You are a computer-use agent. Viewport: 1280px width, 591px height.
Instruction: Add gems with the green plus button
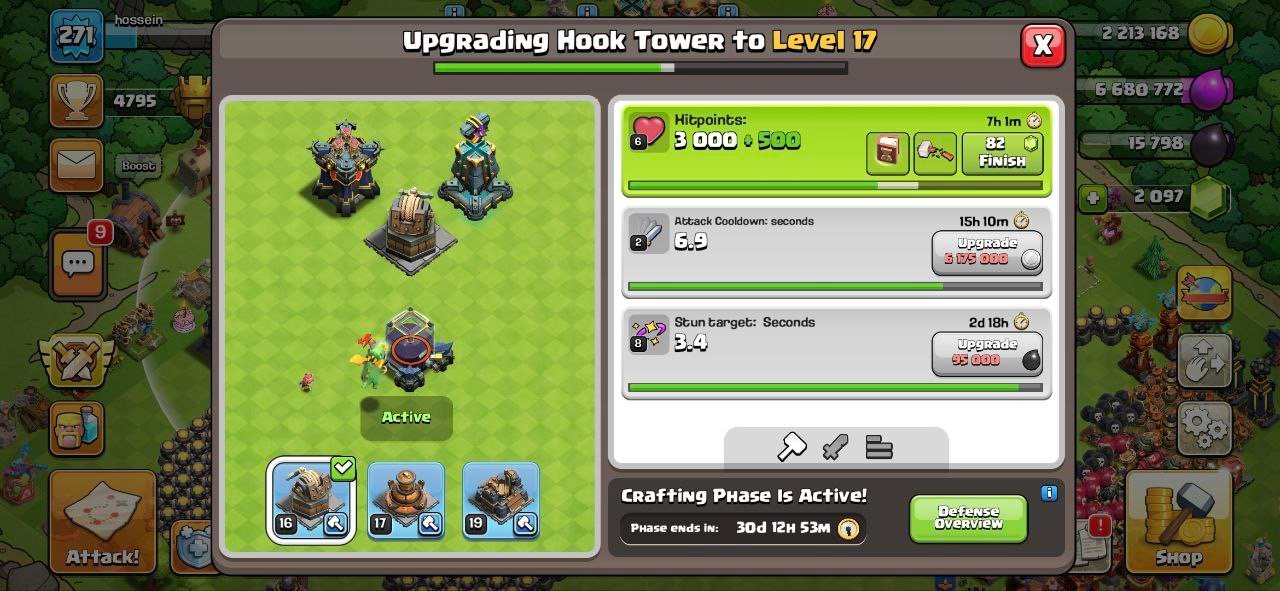pos(1093,197)
